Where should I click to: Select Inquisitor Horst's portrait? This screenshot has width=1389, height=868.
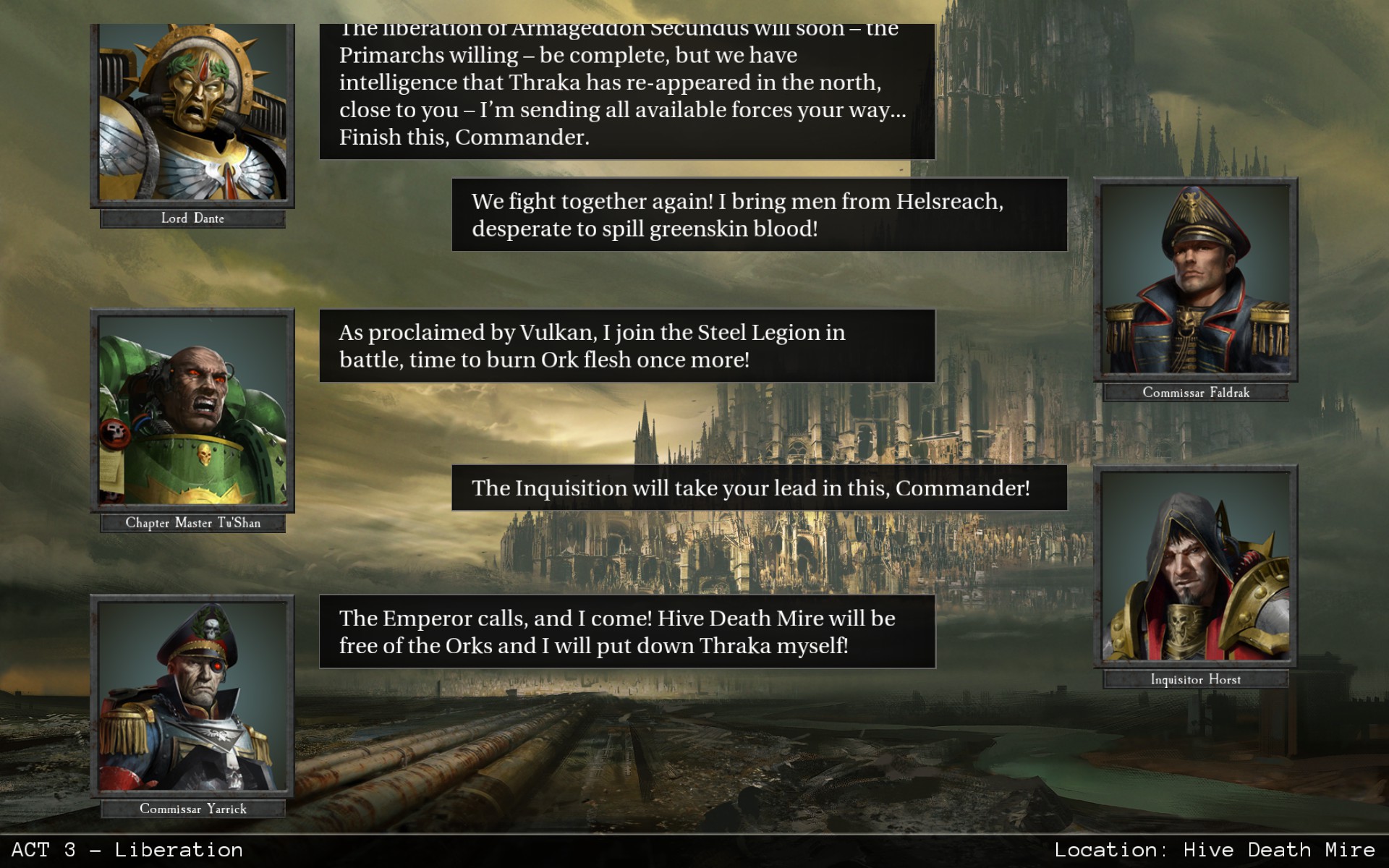pyautogui.click(x=1195, y=571)
